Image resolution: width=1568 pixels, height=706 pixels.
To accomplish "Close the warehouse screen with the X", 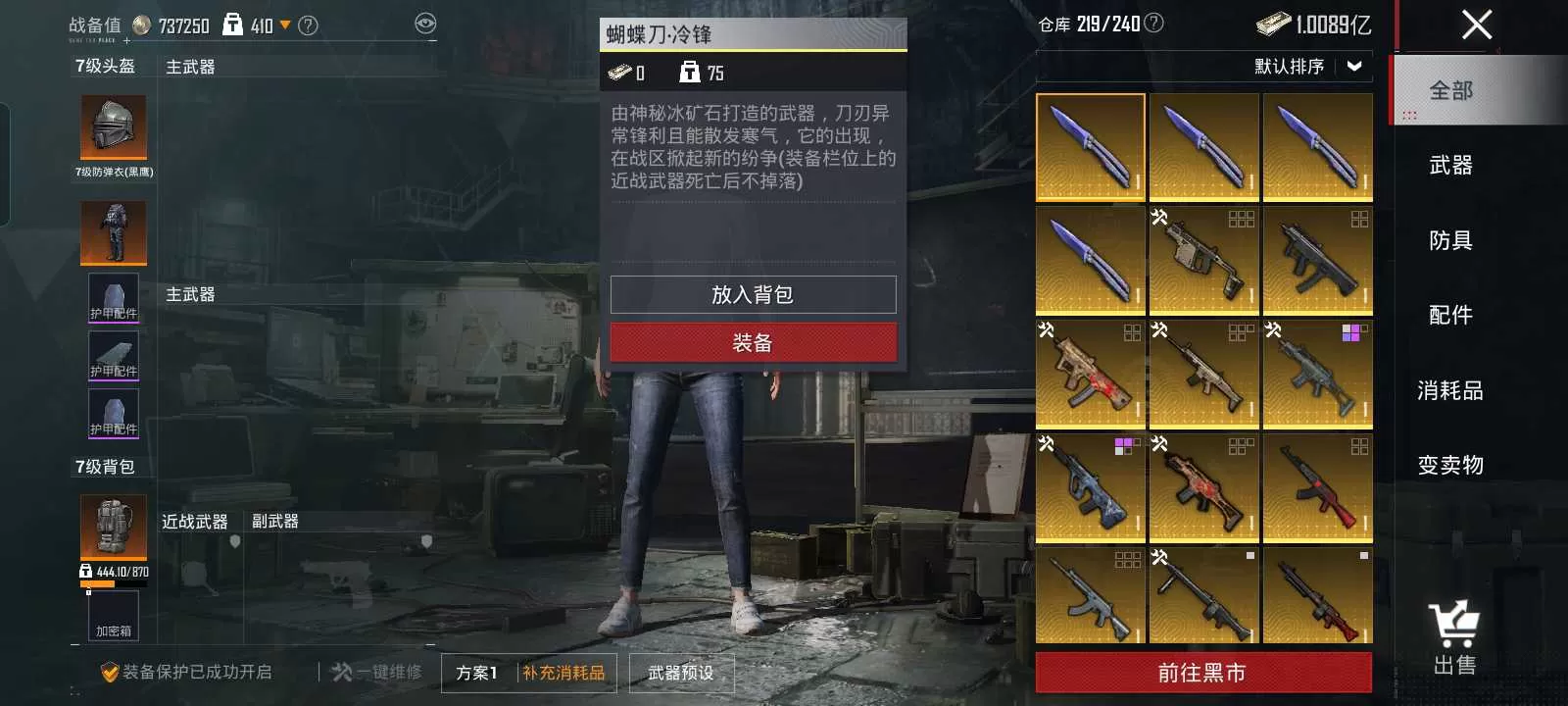I will 1476,25.
